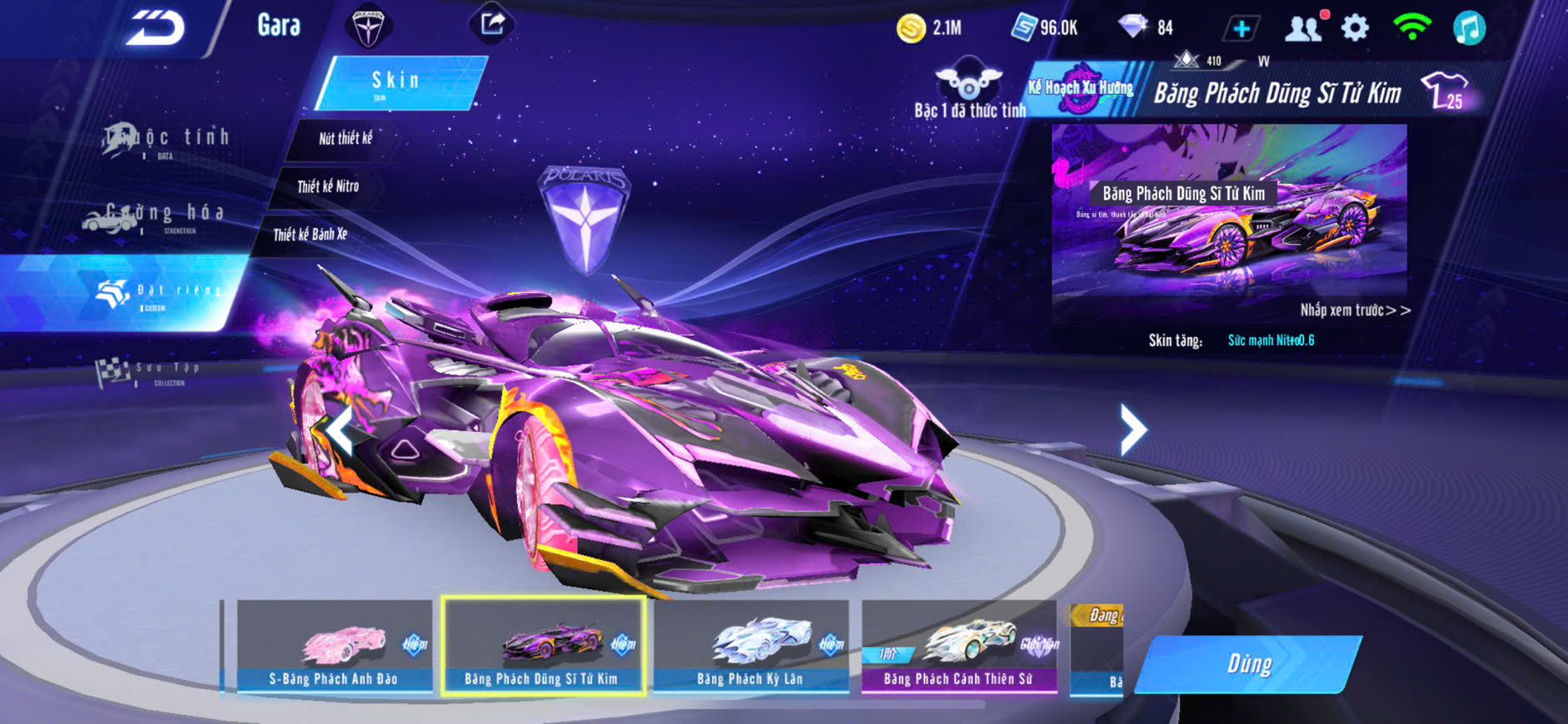Select the Băng Phách Kỳ Lân skin
This screenshot has width=1568, height=724.
750,647
